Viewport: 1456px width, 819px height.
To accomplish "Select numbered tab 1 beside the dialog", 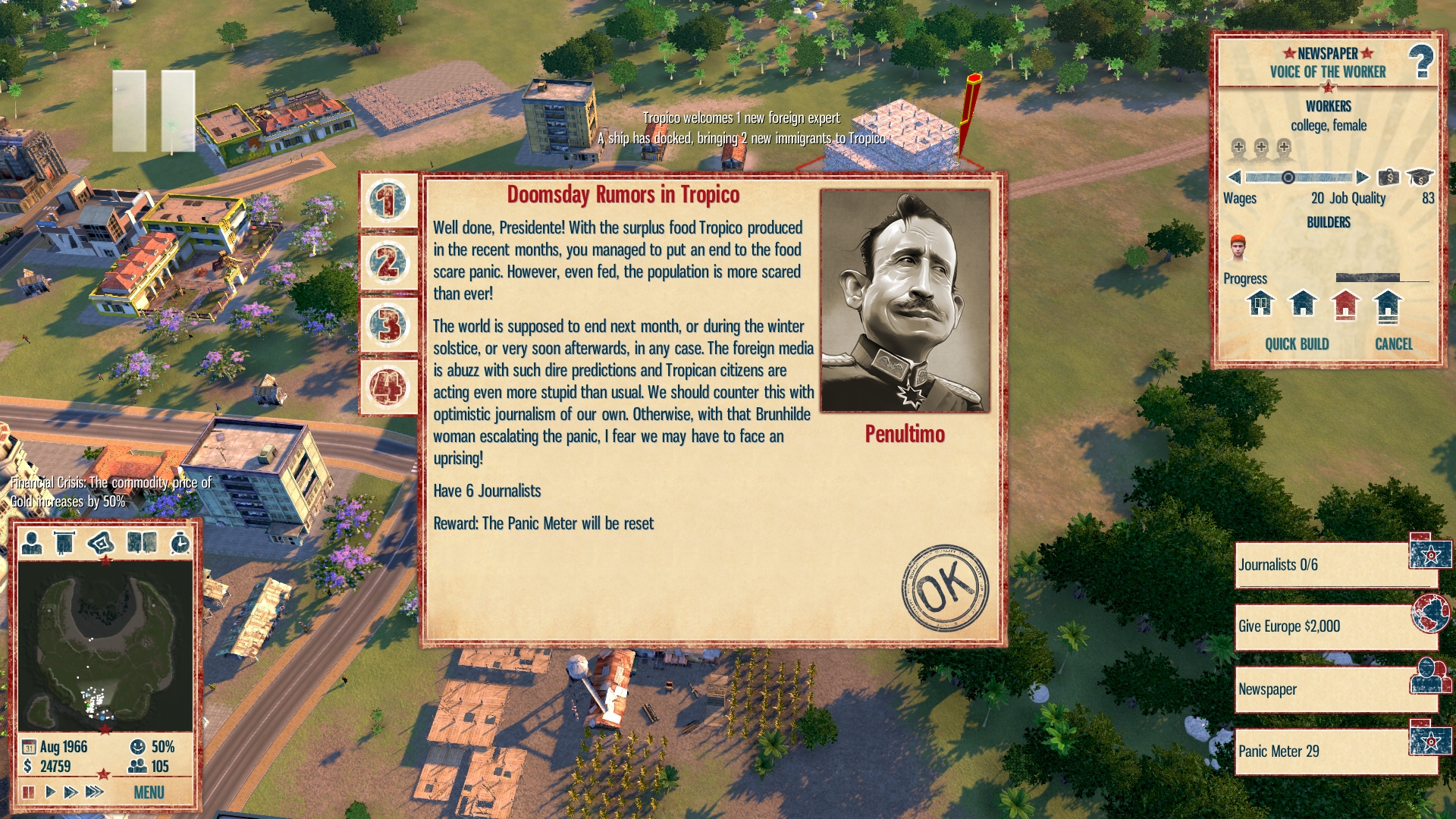I will coord(388,202).
